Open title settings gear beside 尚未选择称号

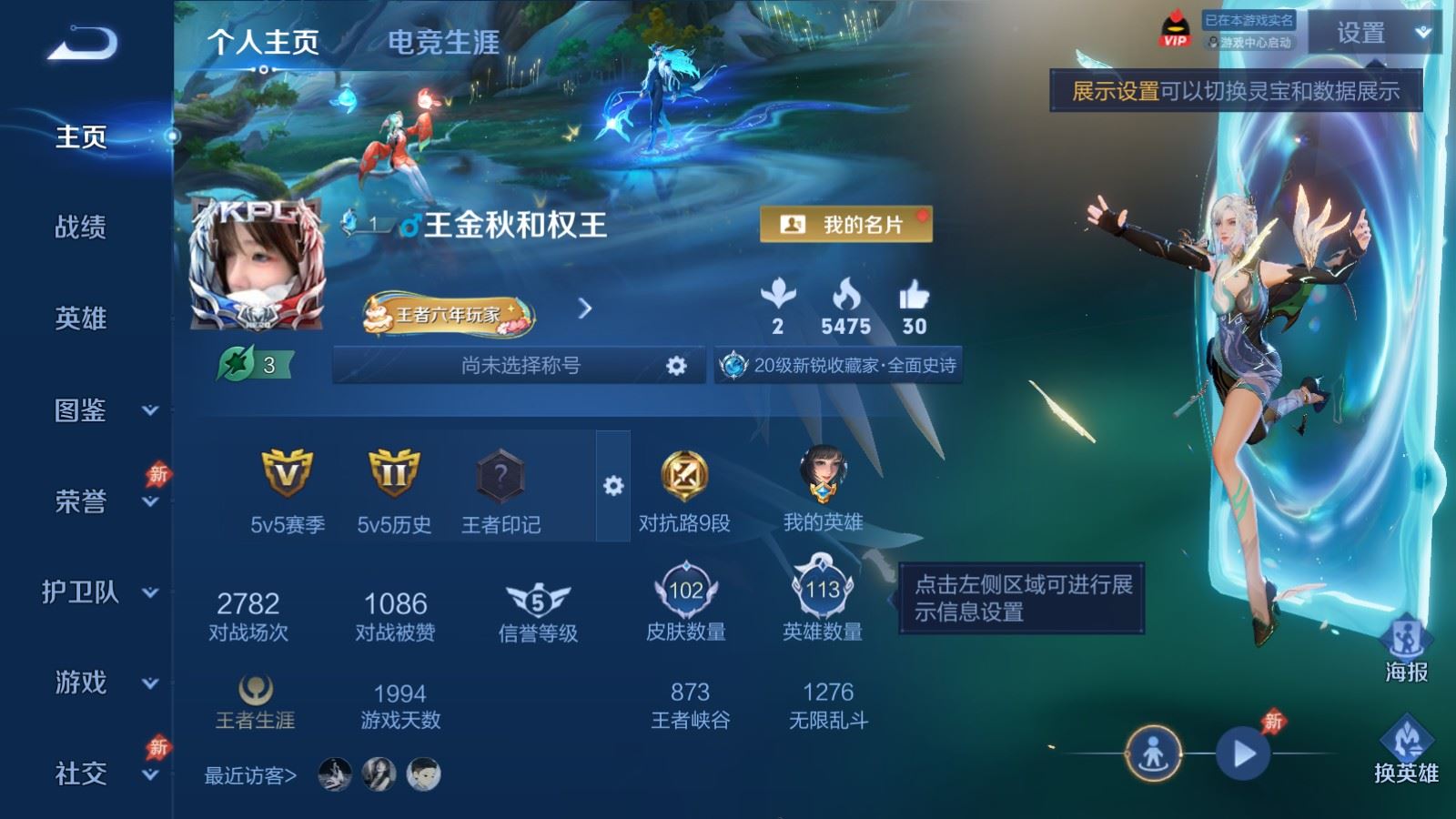tap(676, 366)
